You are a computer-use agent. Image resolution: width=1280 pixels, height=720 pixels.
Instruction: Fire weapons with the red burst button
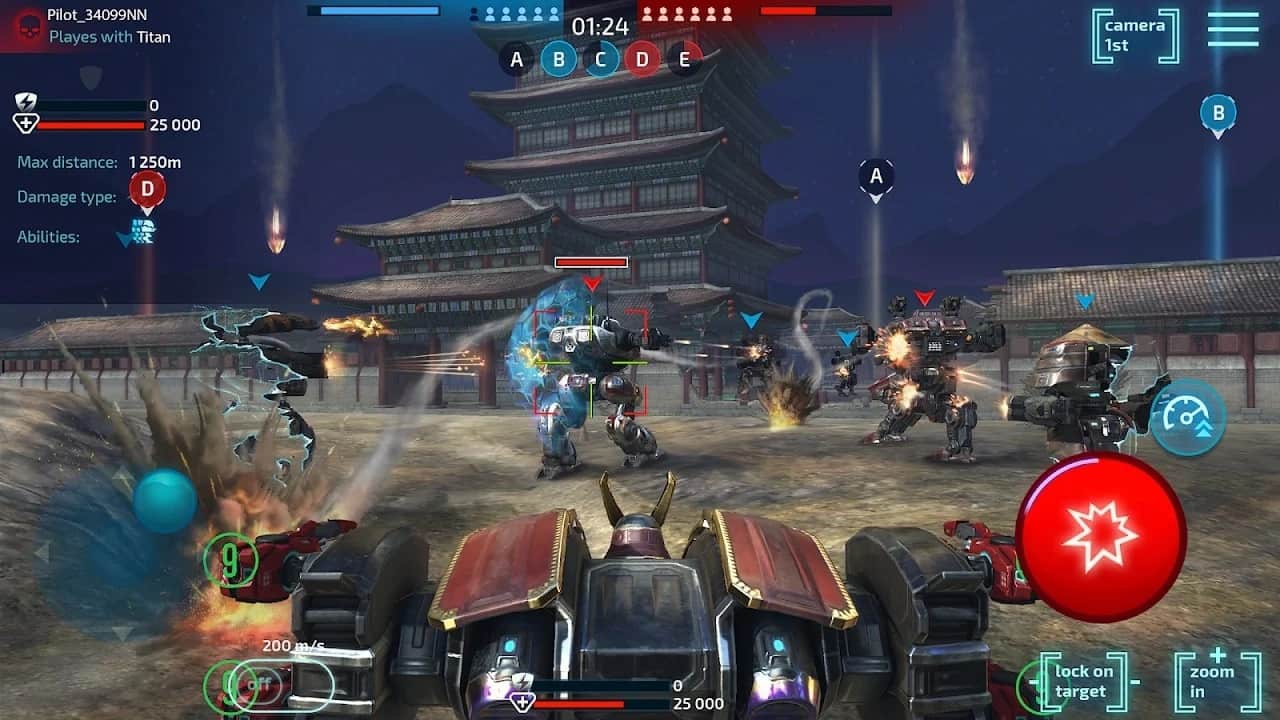click(x=1101, y=537)
